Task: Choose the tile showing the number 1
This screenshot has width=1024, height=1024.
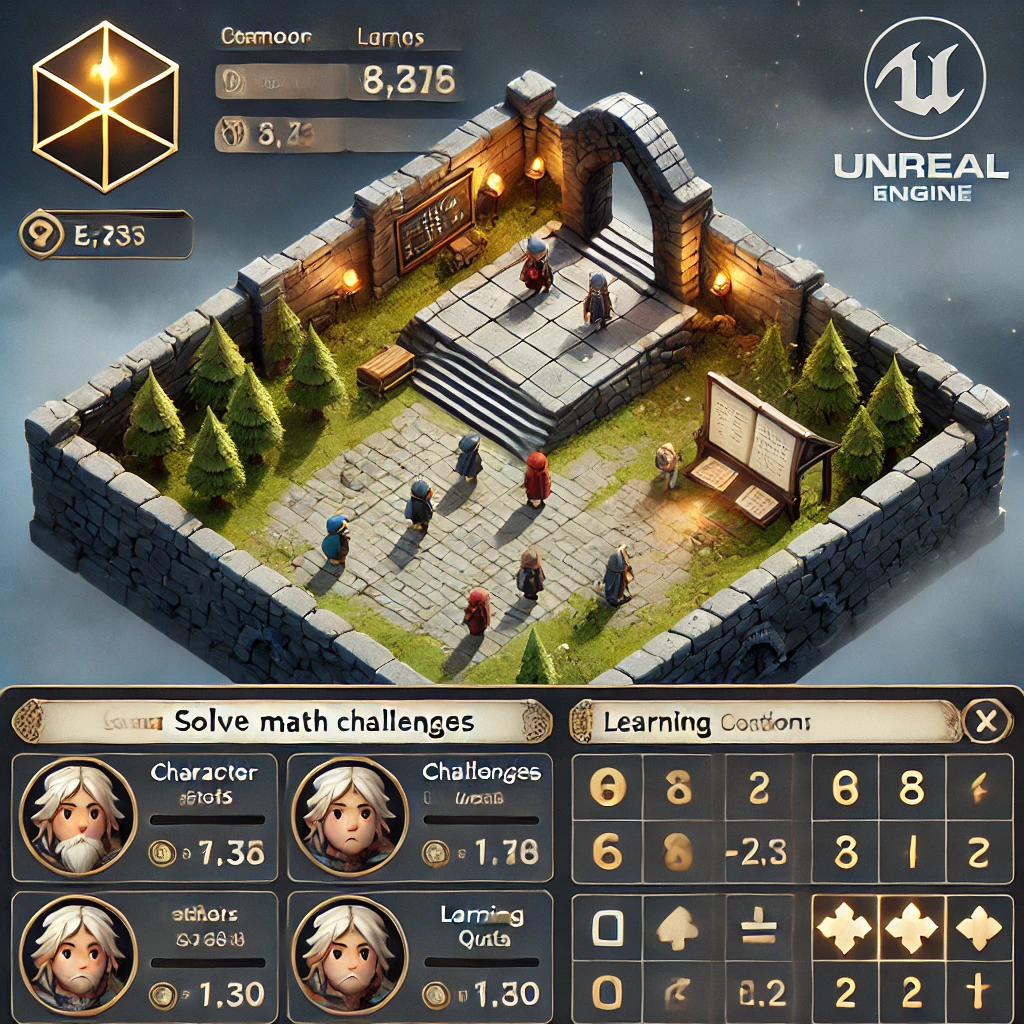Action: click(x=911, y=853)
